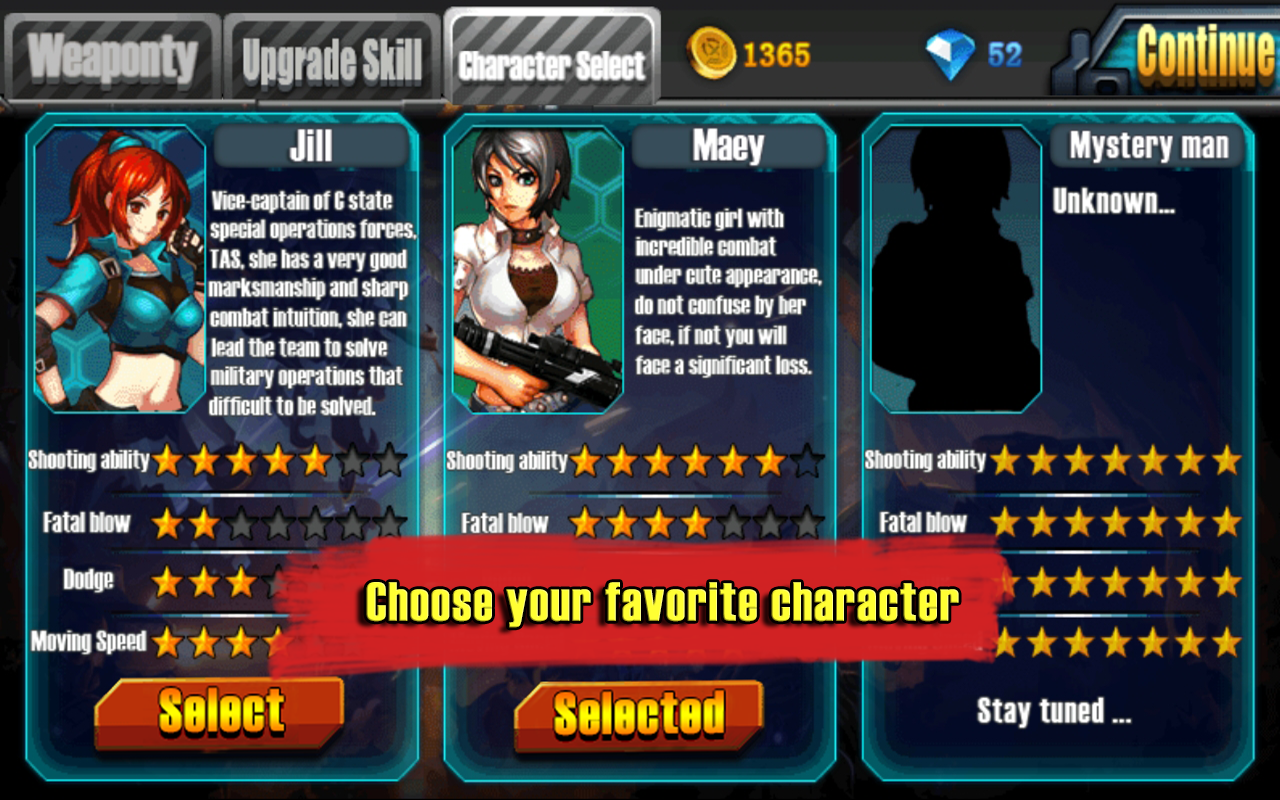Tap the blue diamond gem icon

coord(948,54)
